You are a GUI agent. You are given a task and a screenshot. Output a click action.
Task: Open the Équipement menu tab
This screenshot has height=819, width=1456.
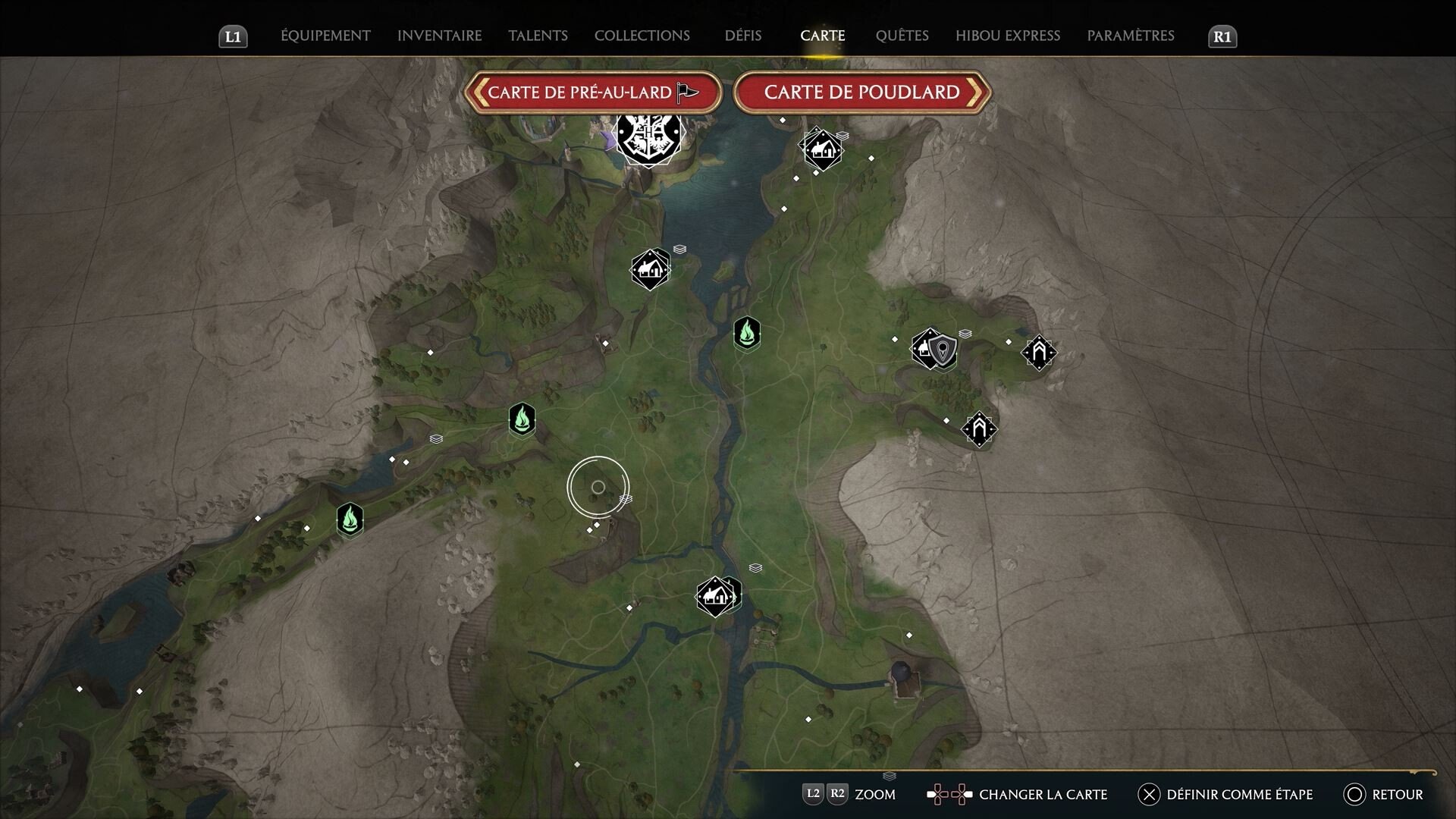click(x=325, y=36)
